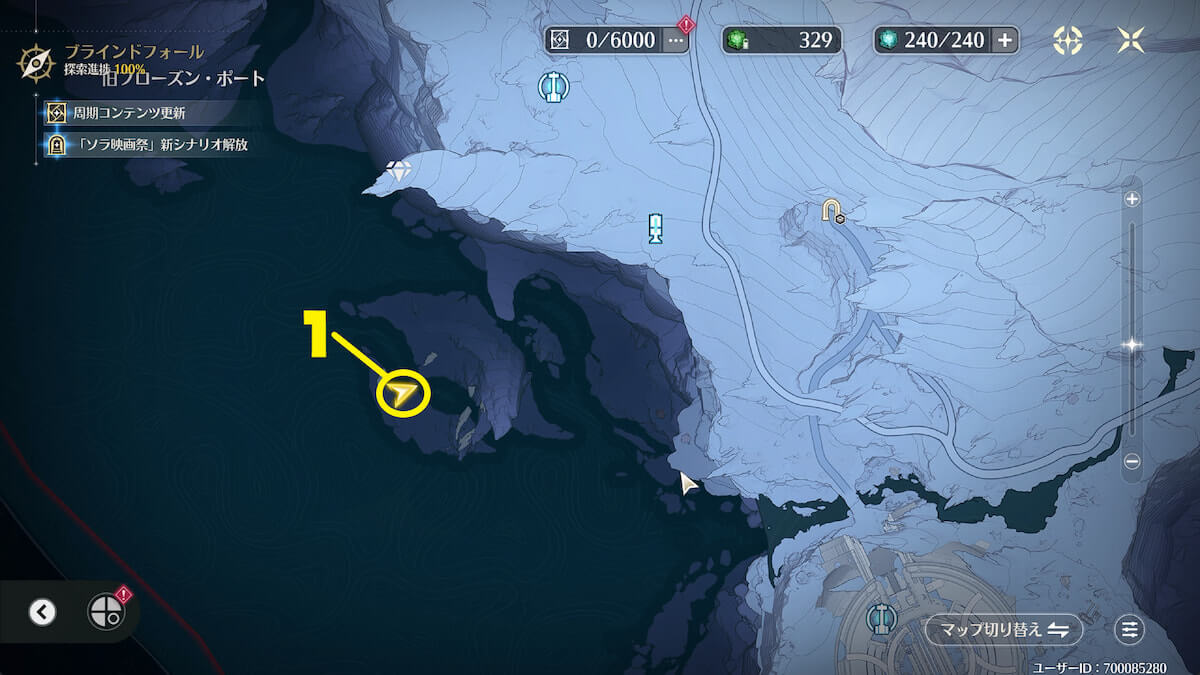The image size is (1200, 675).
Task: Open the Blind Fall exploration progress compass
Action: [35, 63]
